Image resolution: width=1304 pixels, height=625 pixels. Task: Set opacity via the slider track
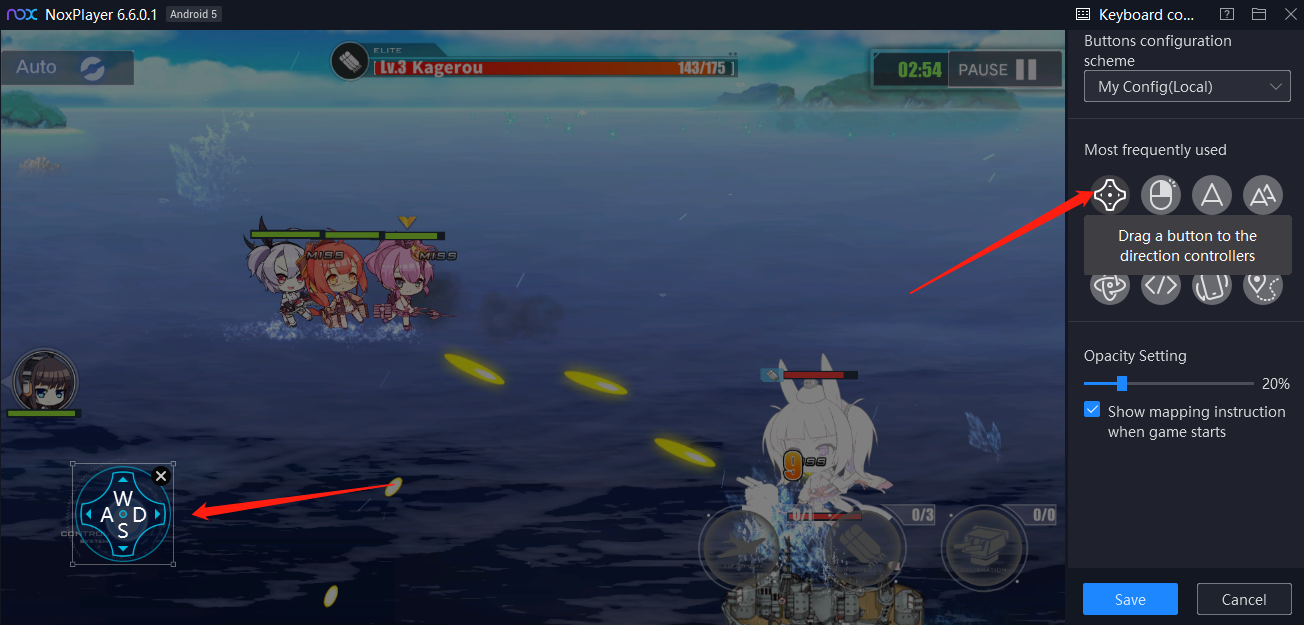(1168, 383)
